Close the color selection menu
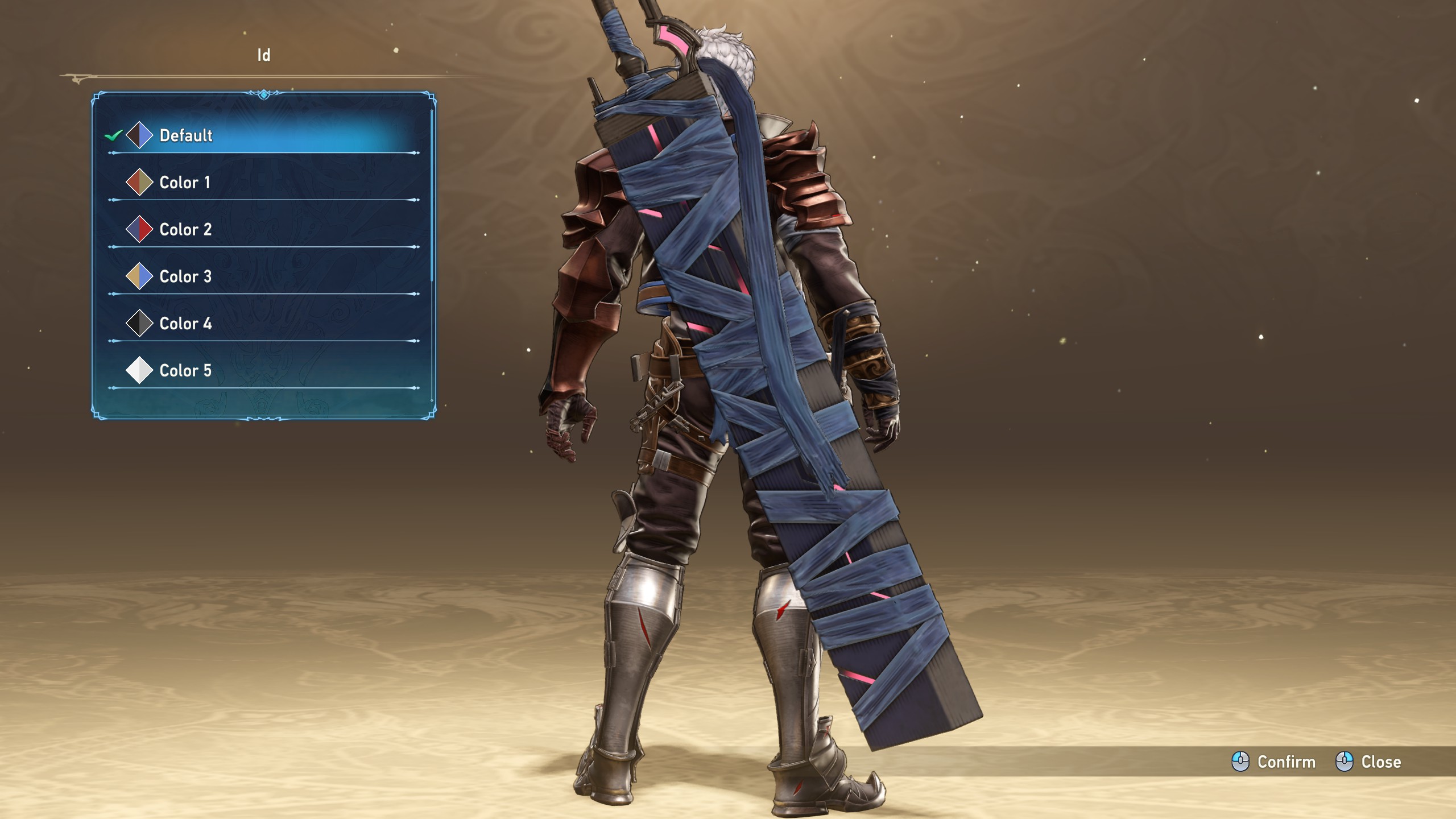Image resolution: width=1456 pixels, height=819 pixels. (x=1368, y=762)
